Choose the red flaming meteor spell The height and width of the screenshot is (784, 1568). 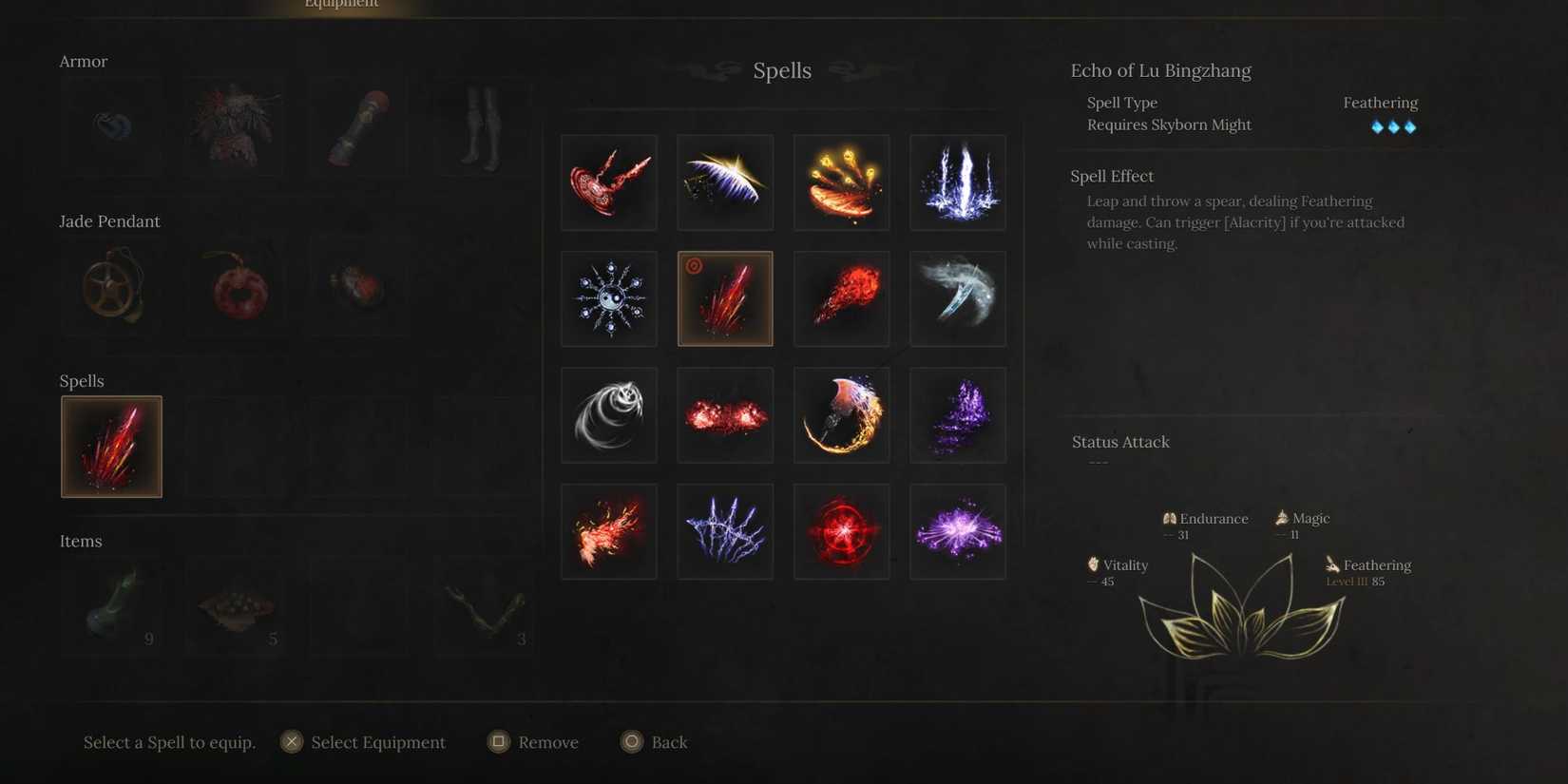click(x=842, y=298)
